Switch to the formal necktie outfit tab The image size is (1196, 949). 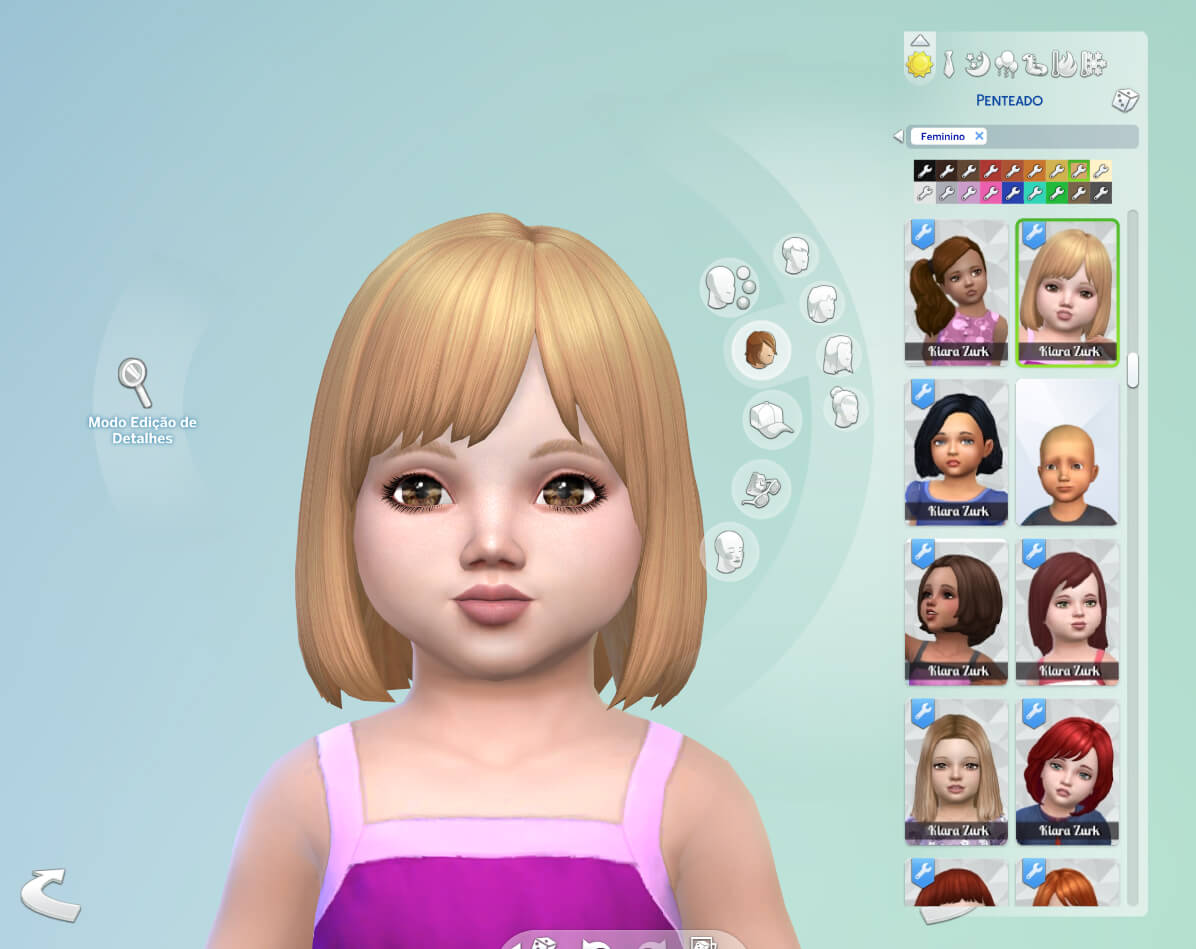click(948, 64)
